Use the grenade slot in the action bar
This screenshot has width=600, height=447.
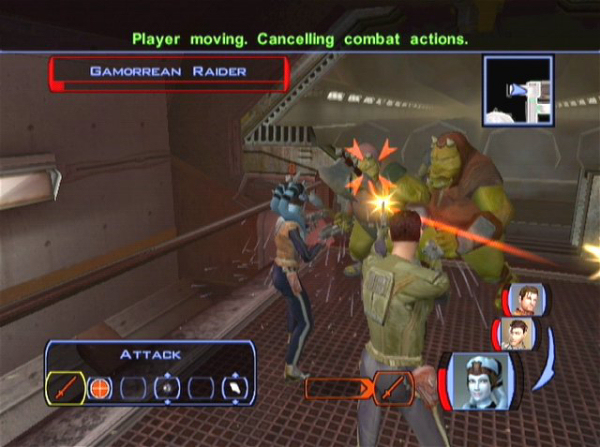pos(167,387)
